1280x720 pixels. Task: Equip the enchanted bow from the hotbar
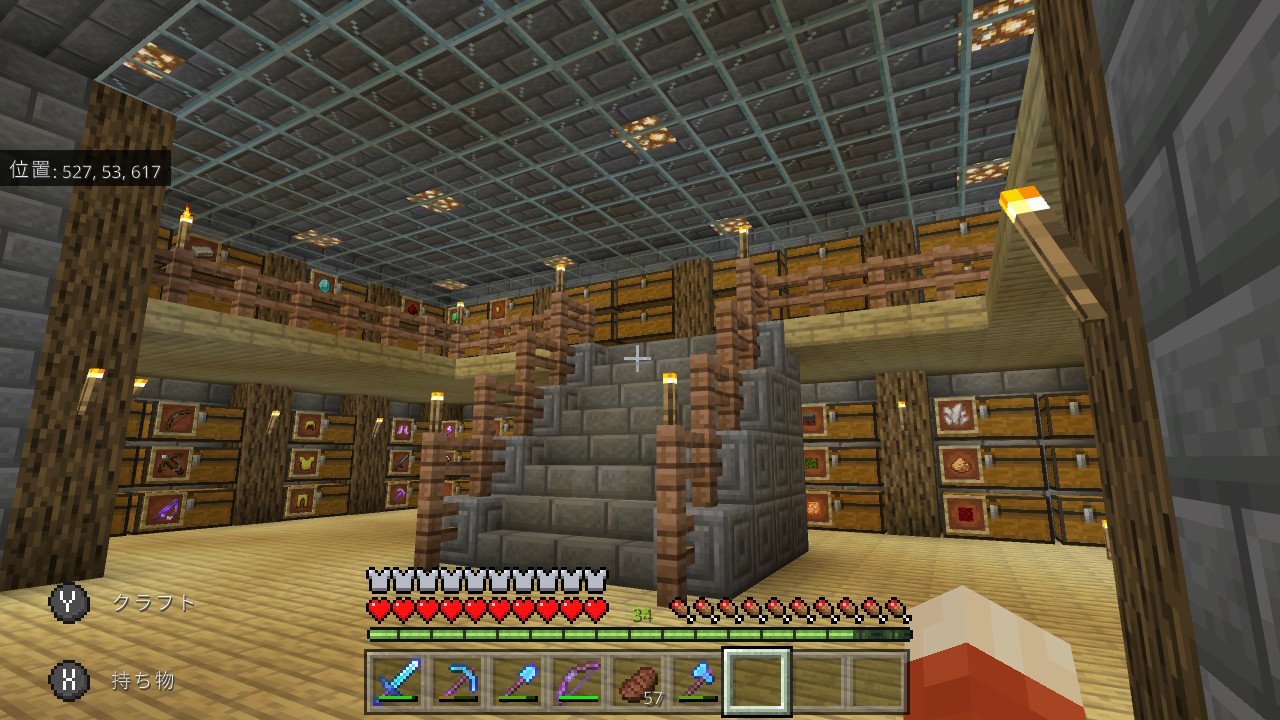pyautogui.click(x=577, y=681)
